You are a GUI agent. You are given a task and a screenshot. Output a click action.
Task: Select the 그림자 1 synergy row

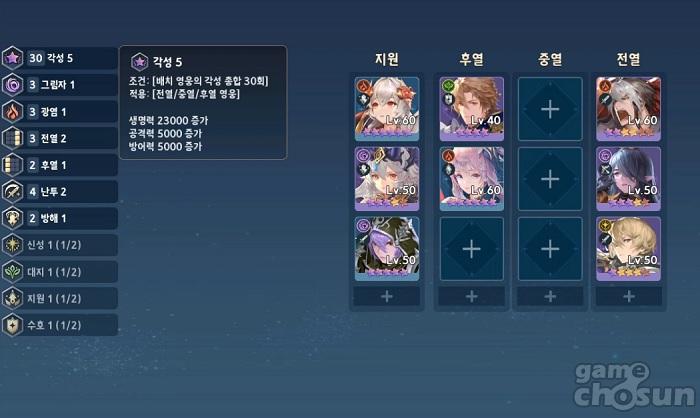click(60, 85)
